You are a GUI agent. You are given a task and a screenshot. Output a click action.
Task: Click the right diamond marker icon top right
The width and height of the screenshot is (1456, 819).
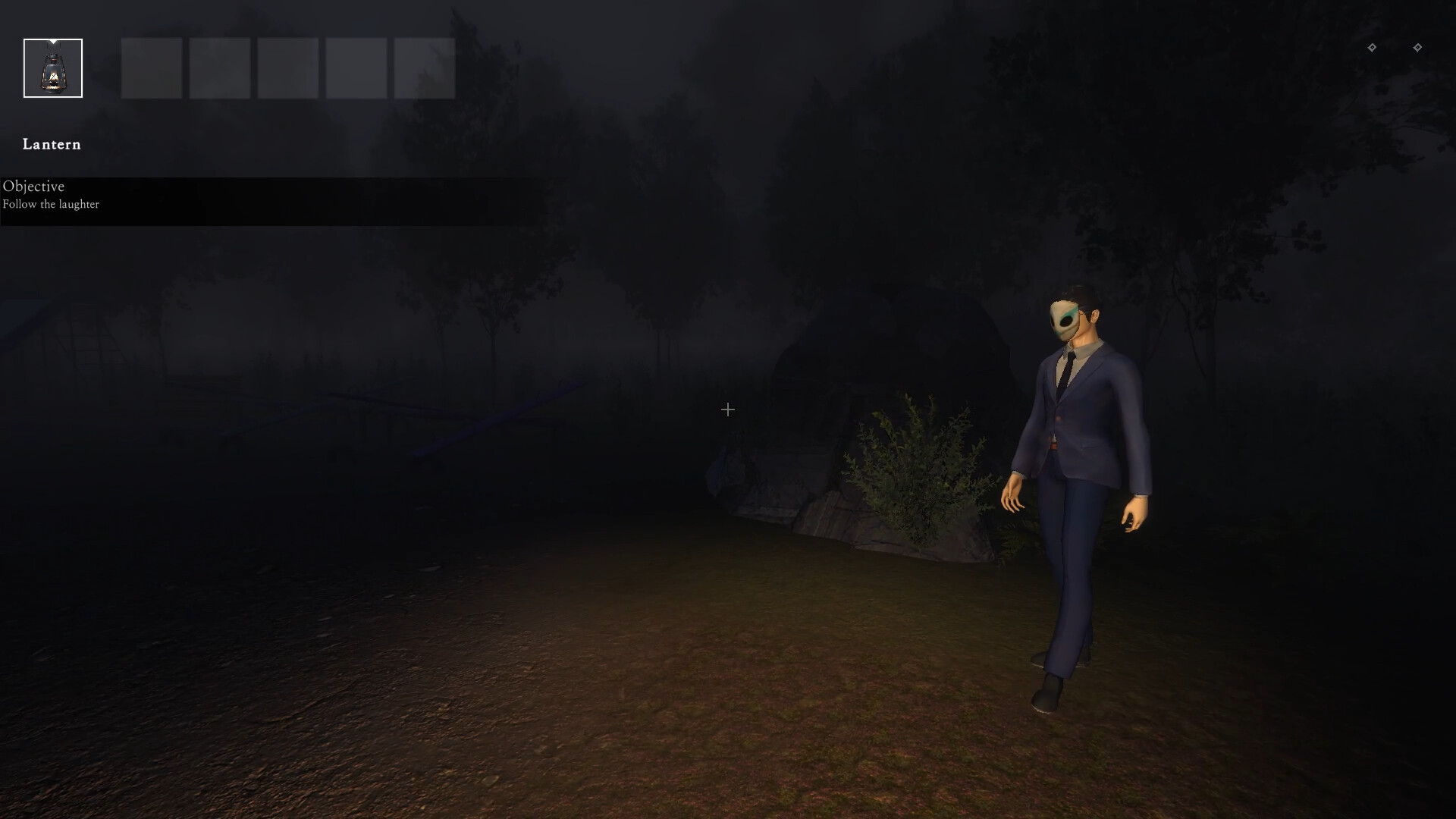(1419, 47)
